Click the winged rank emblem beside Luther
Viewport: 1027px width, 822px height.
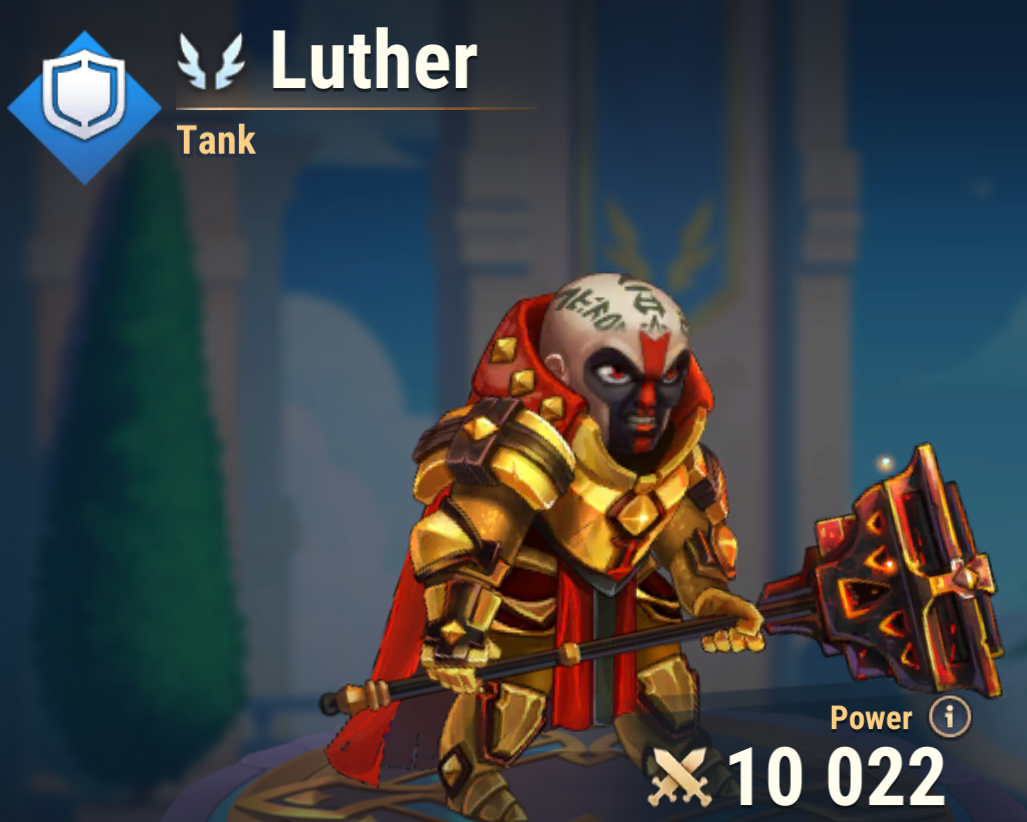(211, 61)
